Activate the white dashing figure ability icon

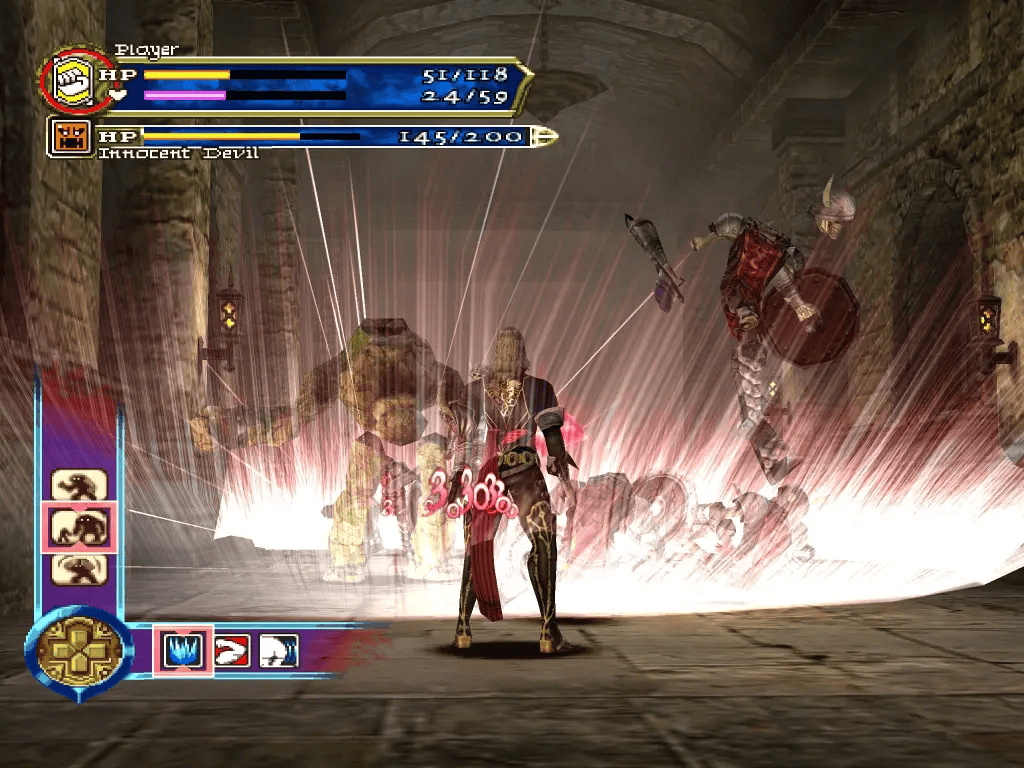[279, 651]
